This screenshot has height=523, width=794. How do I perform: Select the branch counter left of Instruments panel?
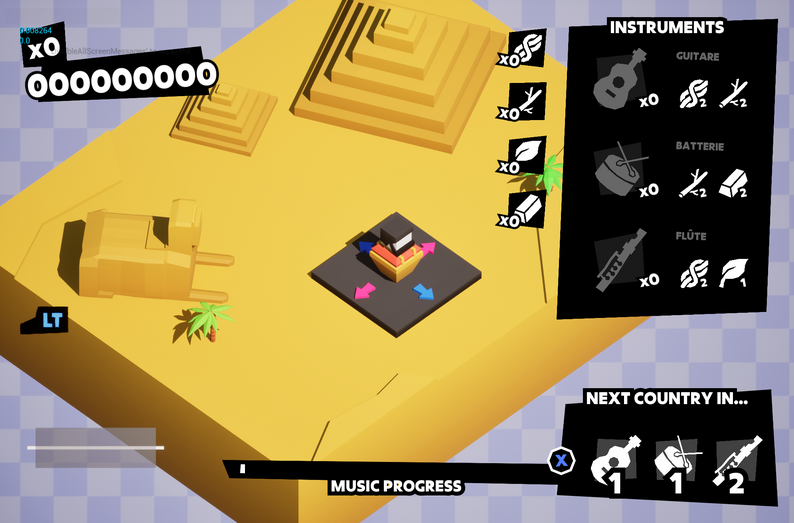527,100
